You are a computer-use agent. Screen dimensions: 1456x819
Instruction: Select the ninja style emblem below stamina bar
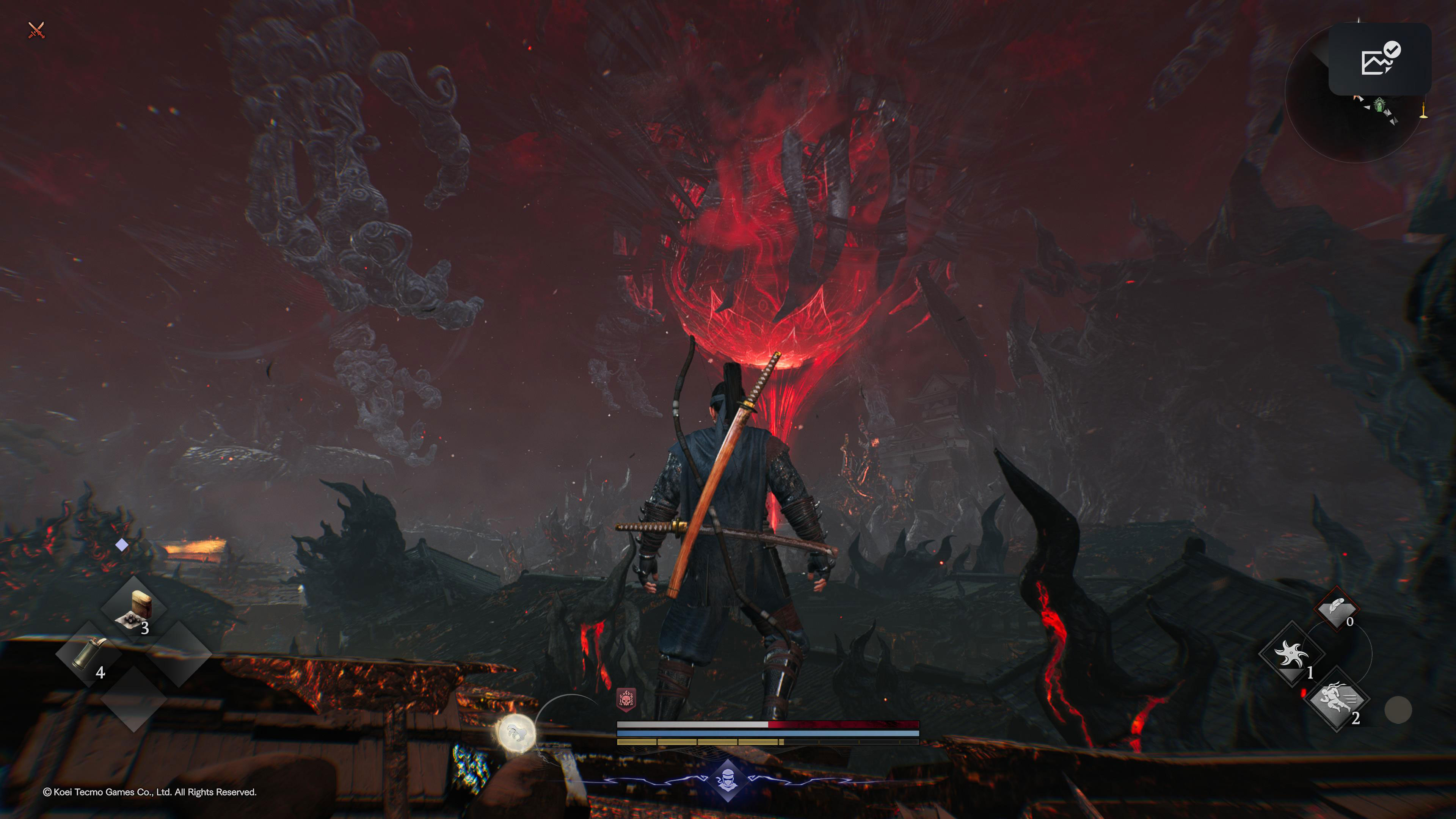click(728, 781)
